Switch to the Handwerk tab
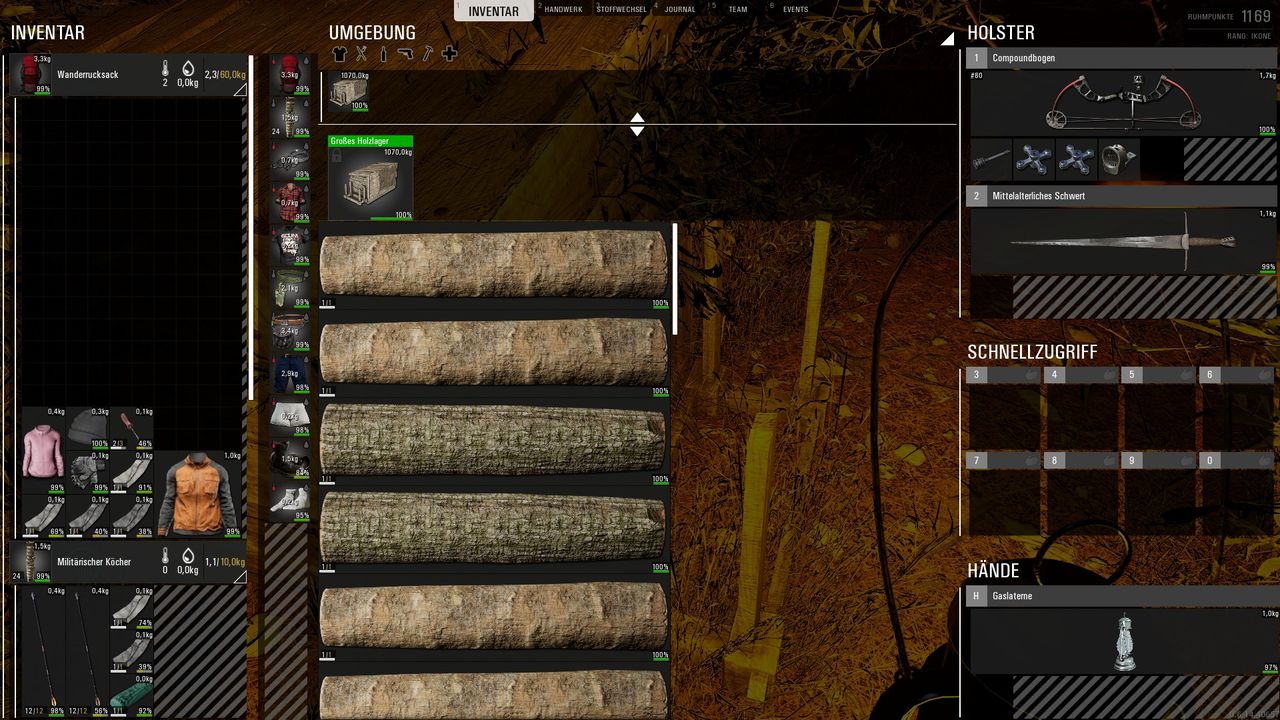The width and height of the screenshot is (1280, 720). click(x=563, y=10)
